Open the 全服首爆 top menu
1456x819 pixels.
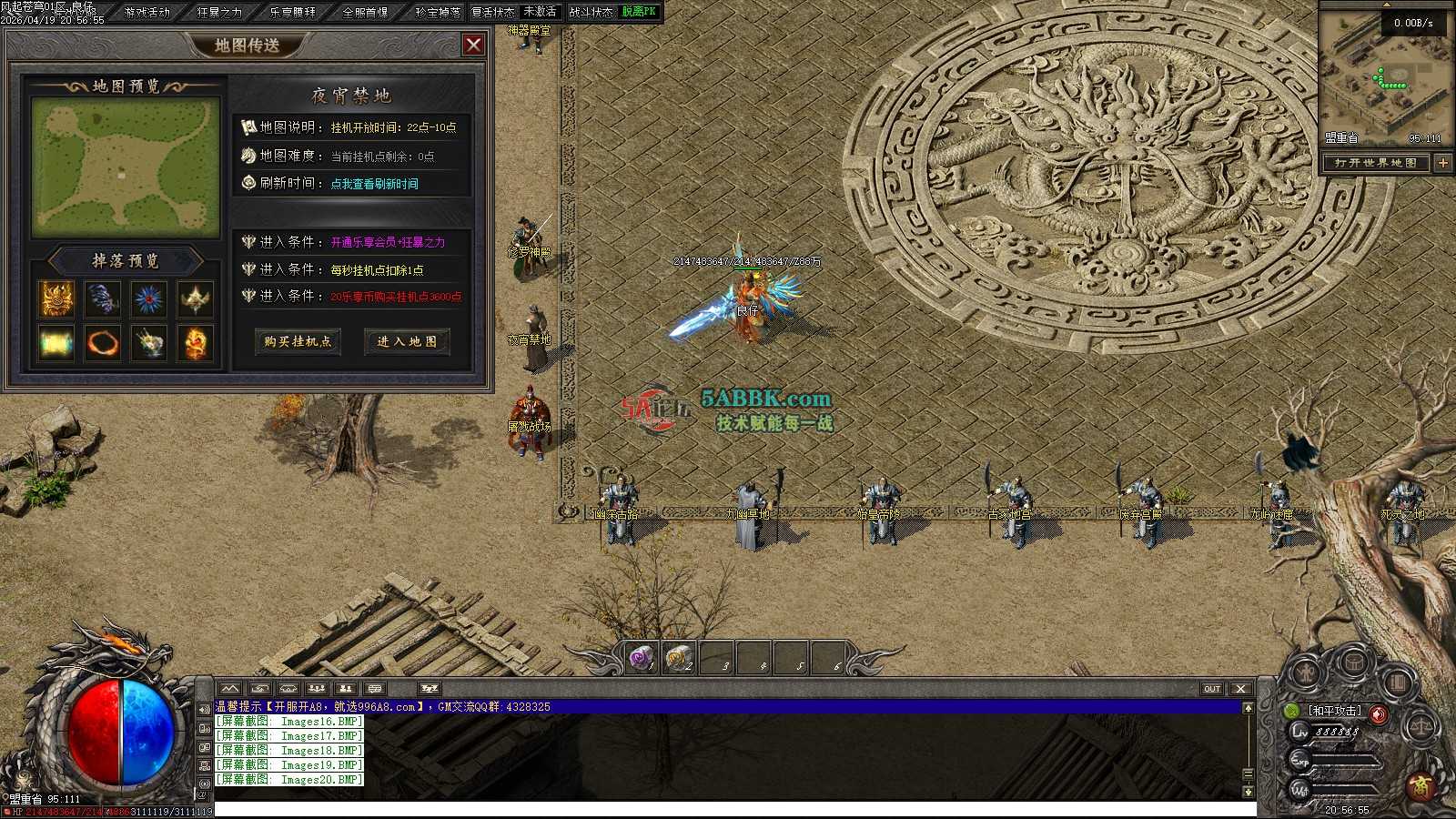[366, 12]
